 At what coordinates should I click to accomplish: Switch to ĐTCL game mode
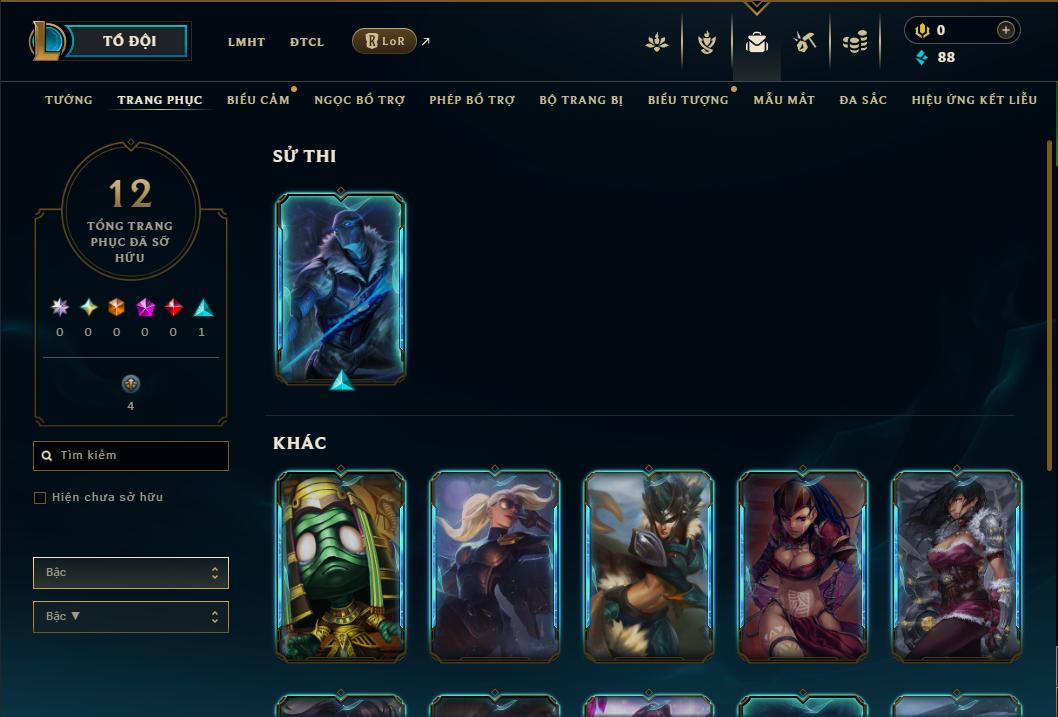(307, 42)
